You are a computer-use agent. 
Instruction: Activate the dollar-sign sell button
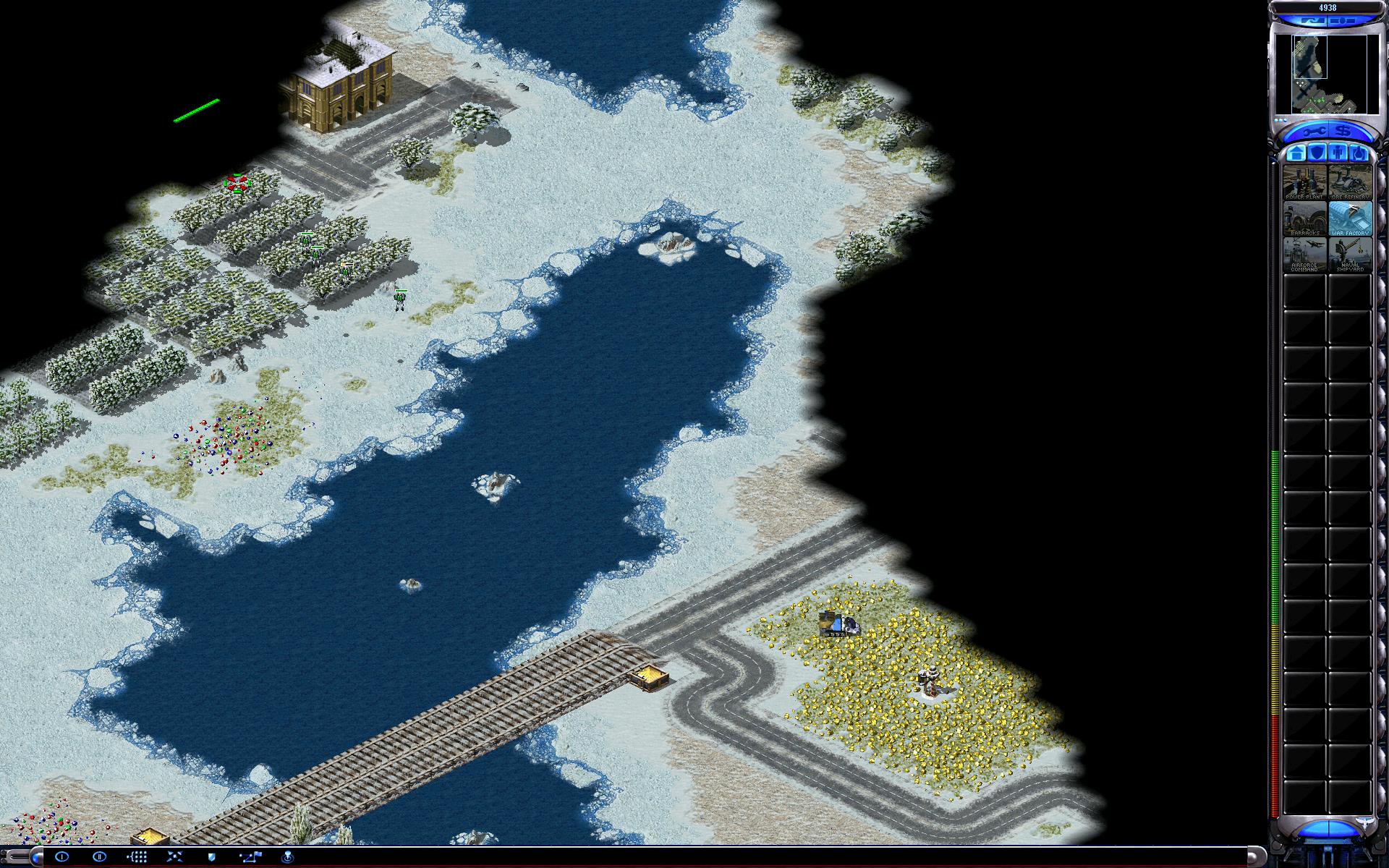(1343, 132)
